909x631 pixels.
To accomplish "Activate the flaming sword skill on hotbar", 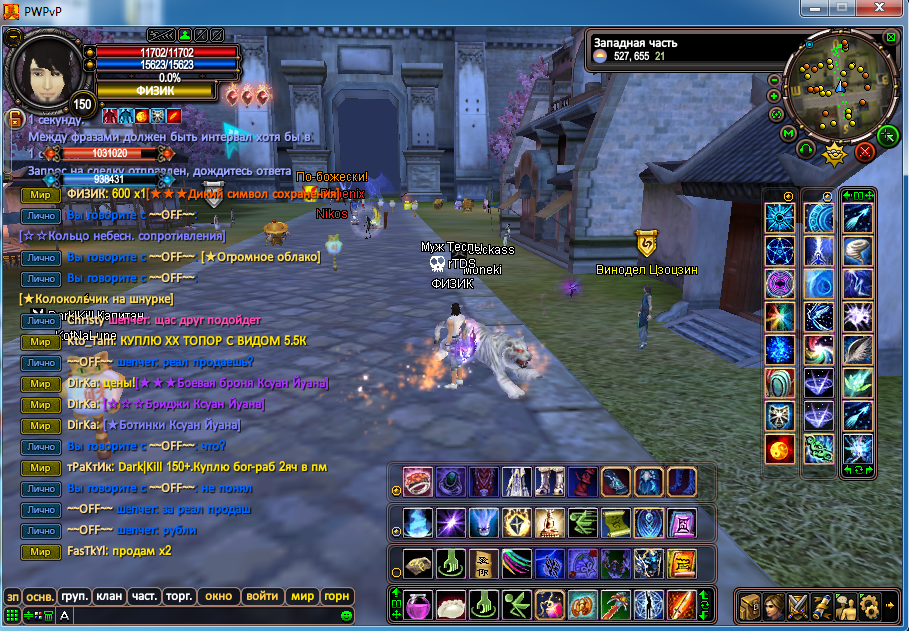I will point(681,604).
